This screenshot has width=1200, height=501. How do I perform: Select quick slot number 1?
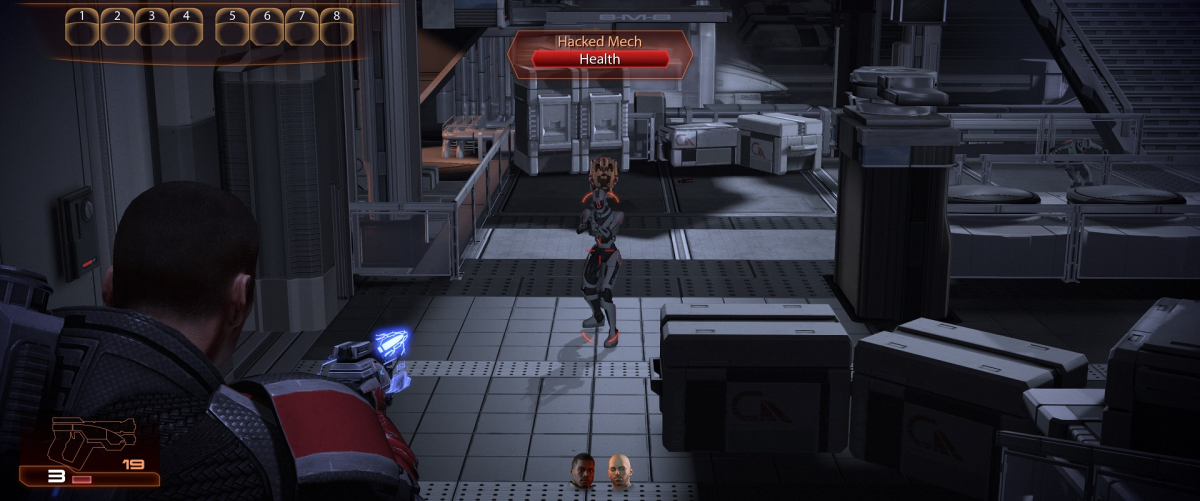pos(82,28)
